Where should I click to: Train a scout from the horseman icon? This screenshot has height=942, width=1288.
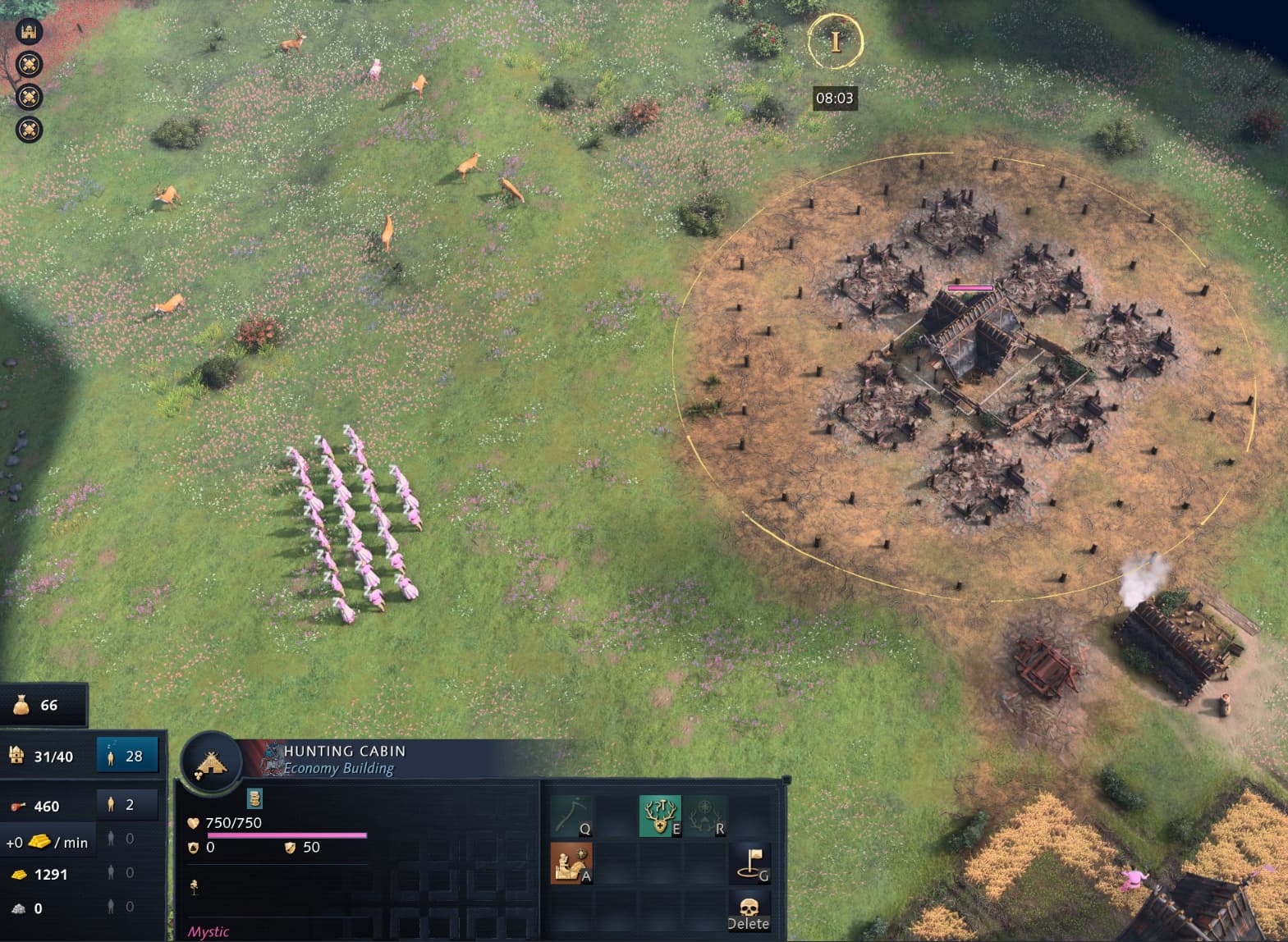coord(571,864)
